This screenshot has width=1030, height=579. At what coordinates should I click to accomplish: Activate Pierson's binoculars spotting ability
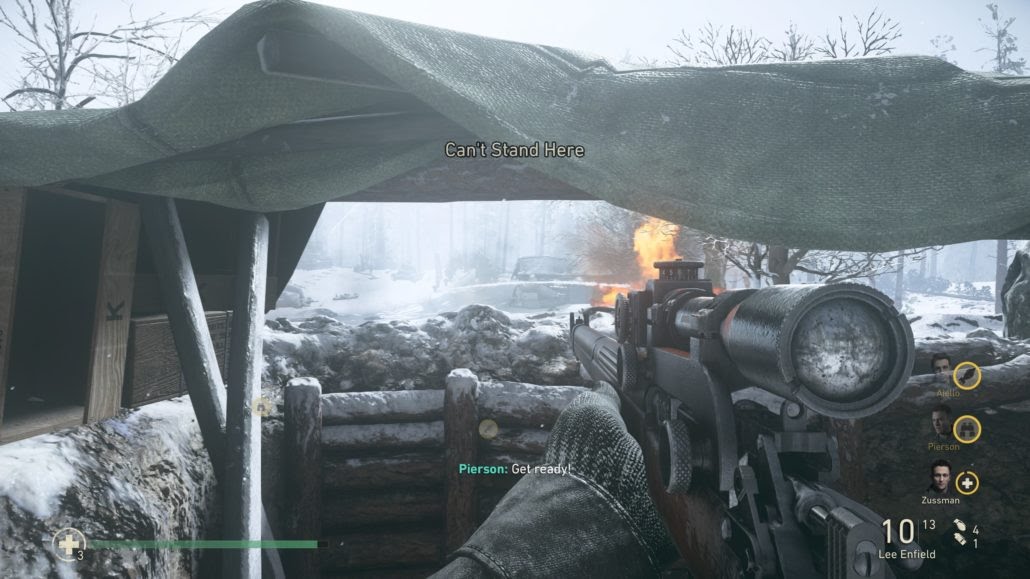click(965, 429)
